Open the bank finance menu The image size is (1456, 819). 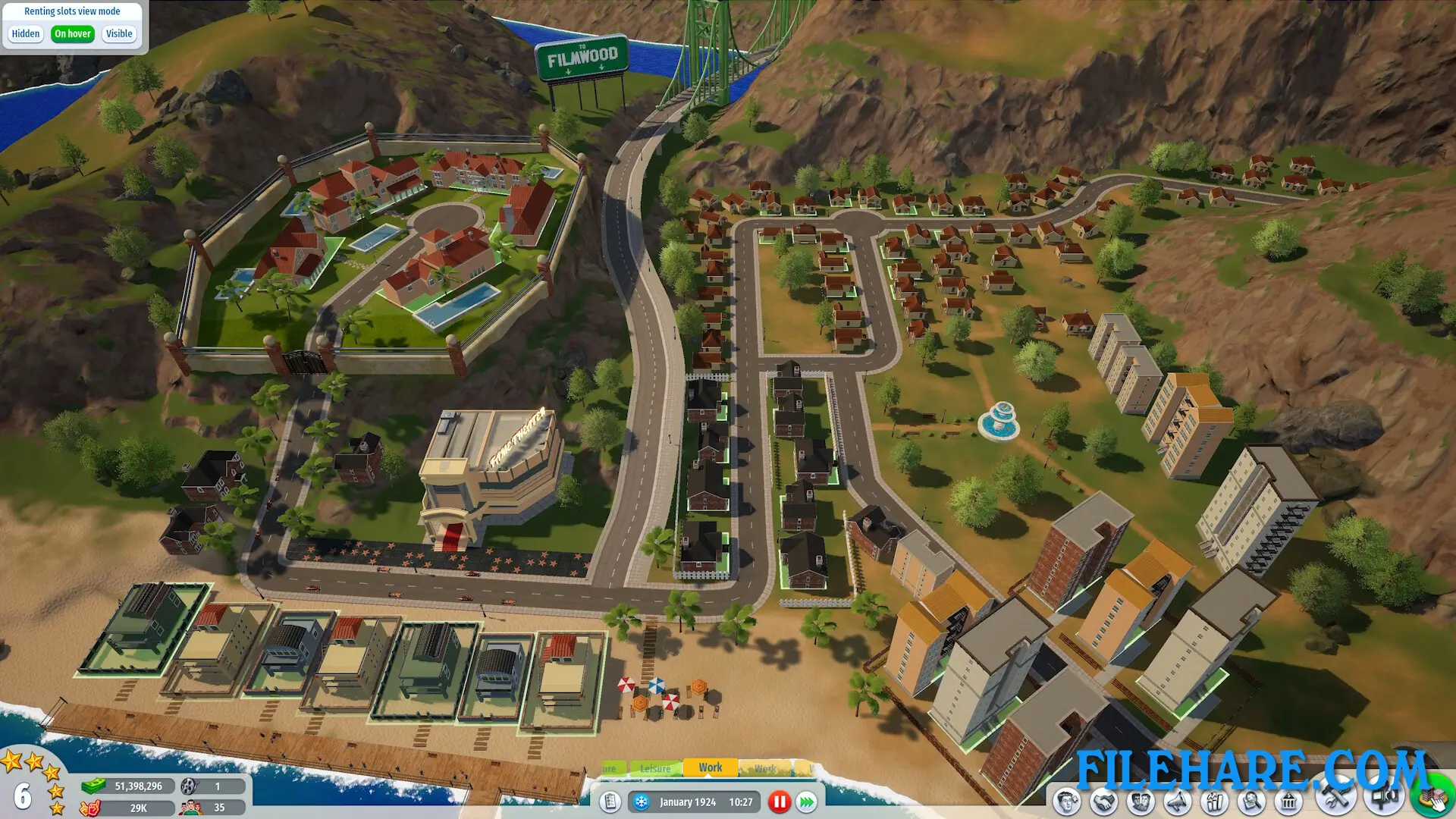(x=1288, y=802)
